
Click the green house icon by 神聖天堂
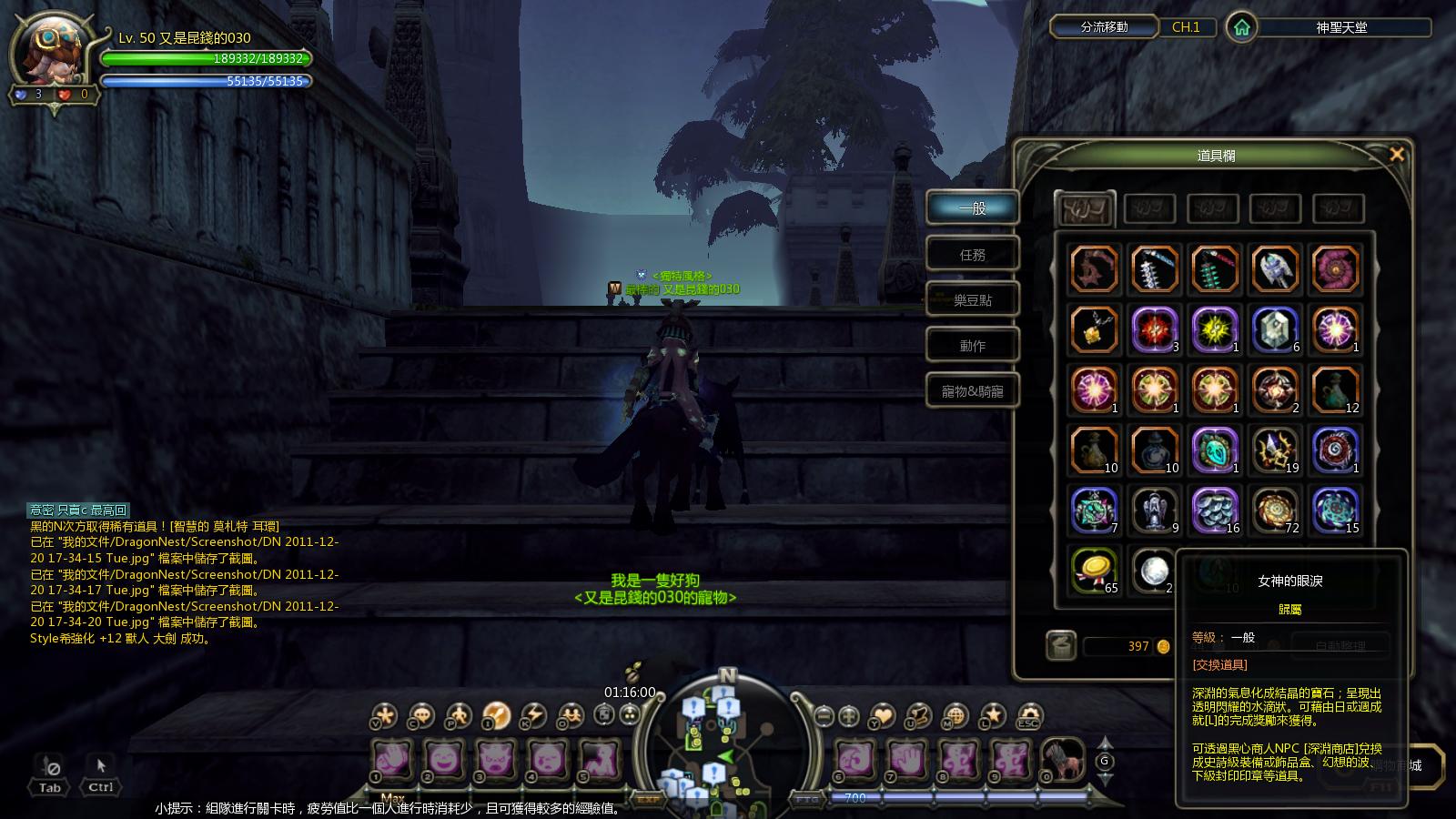[x=1241, y=27]
